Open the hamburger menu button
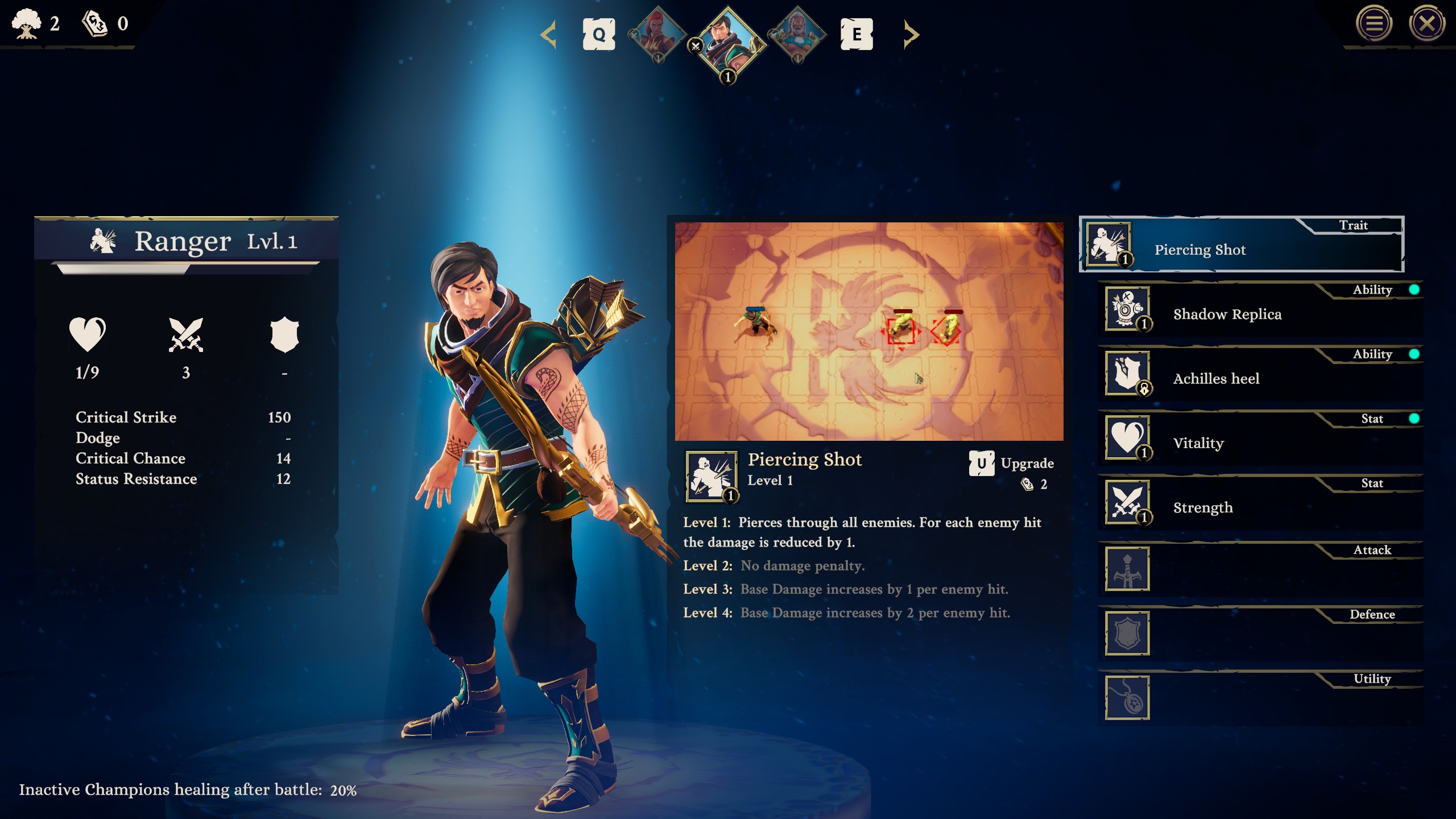Screen dimensions: 1456x819 tap(1374, 24)
